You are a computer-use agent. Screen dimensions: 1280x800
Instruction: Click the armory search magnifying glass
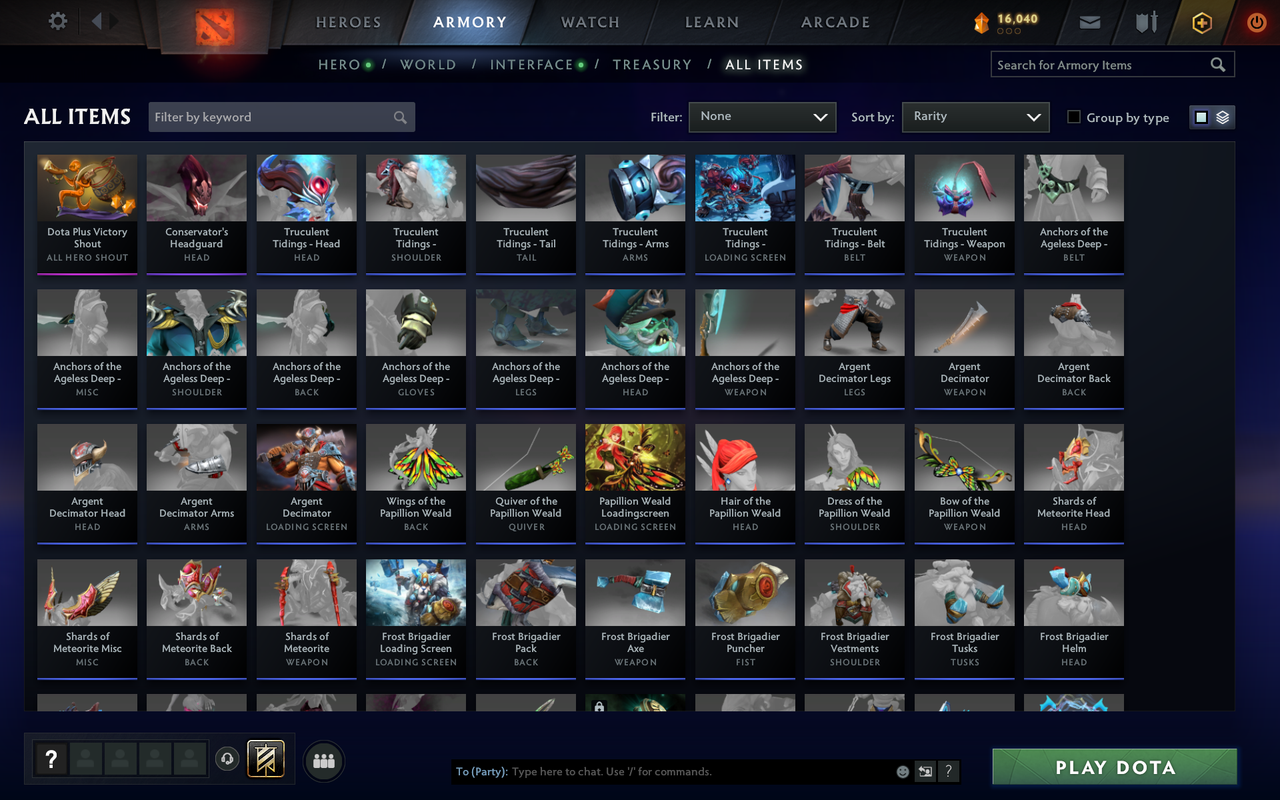point(1217,64)
